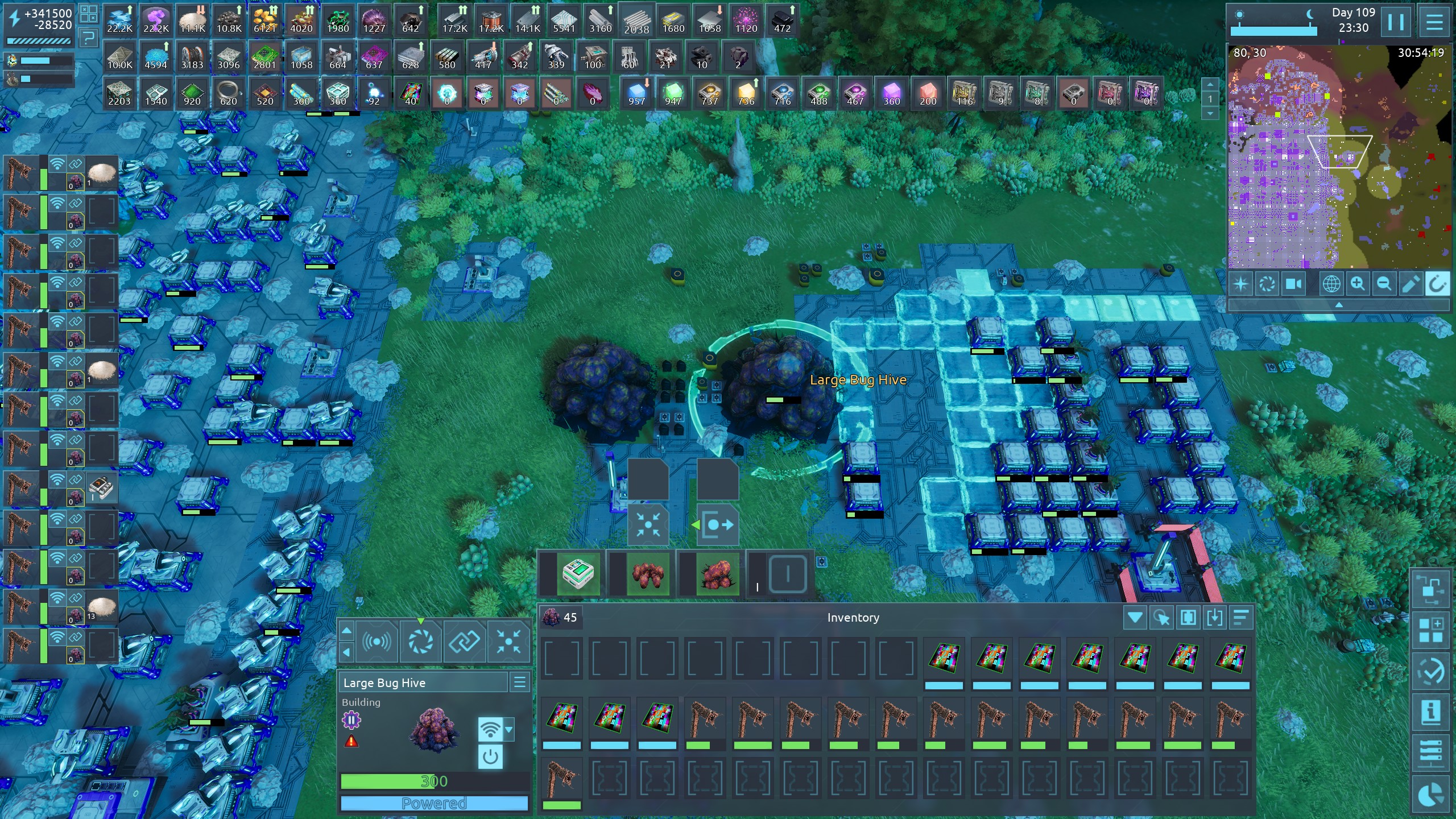Toggle the hive power button
This screenshot has width=1456, height=819.
pyautogui.click(x=490, y=757)
